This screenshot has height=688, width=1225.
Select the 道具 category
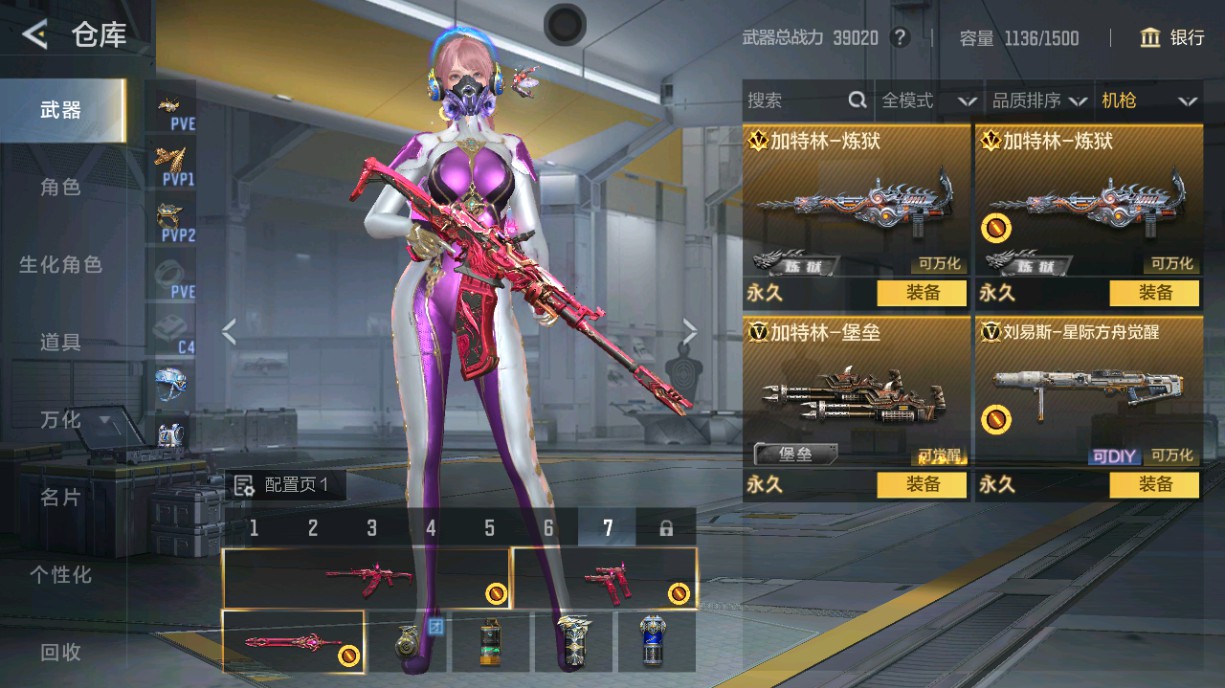(60, 342)
